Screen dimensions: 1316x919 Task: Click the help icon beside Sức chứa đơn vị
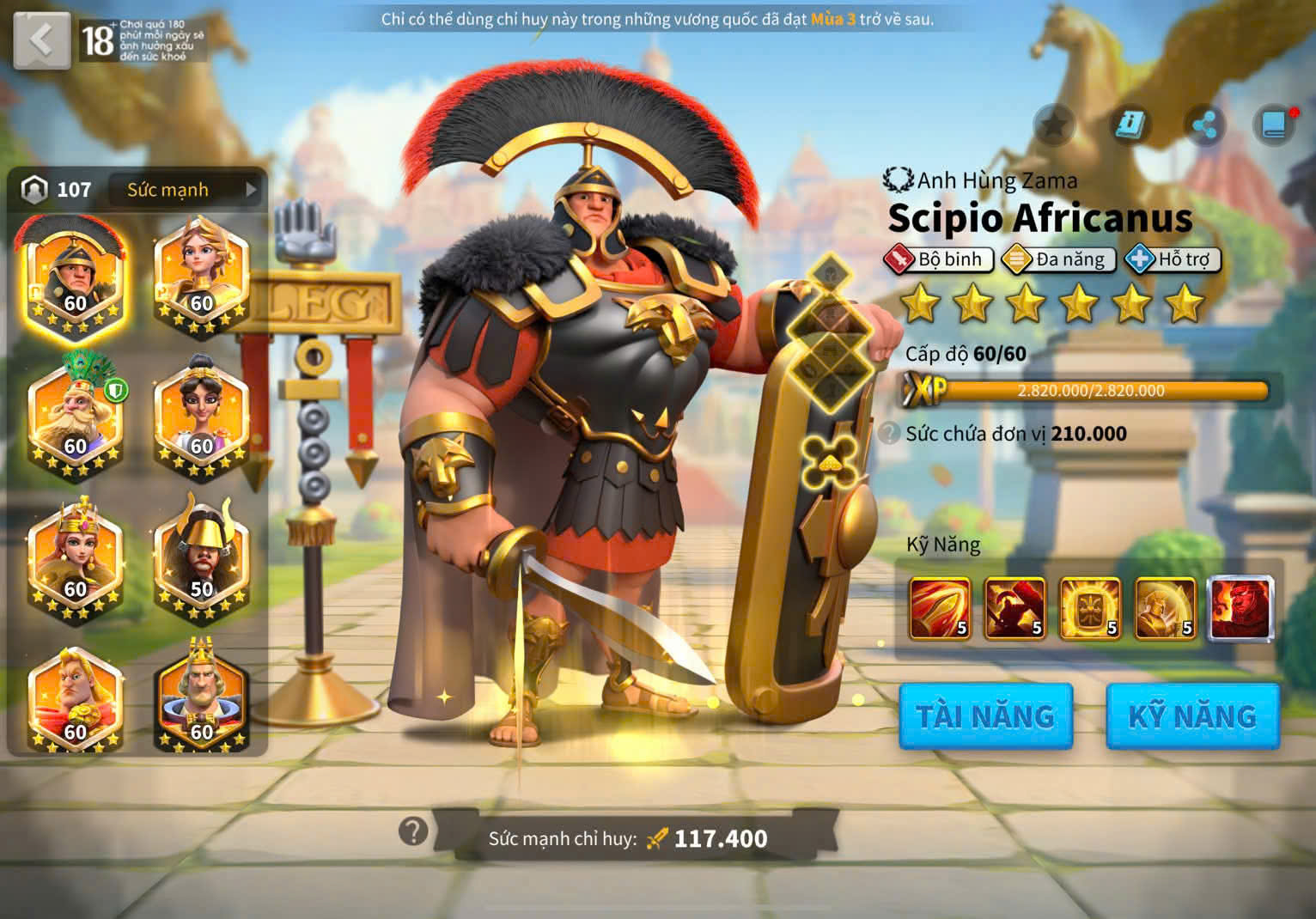tap(890, 433)
